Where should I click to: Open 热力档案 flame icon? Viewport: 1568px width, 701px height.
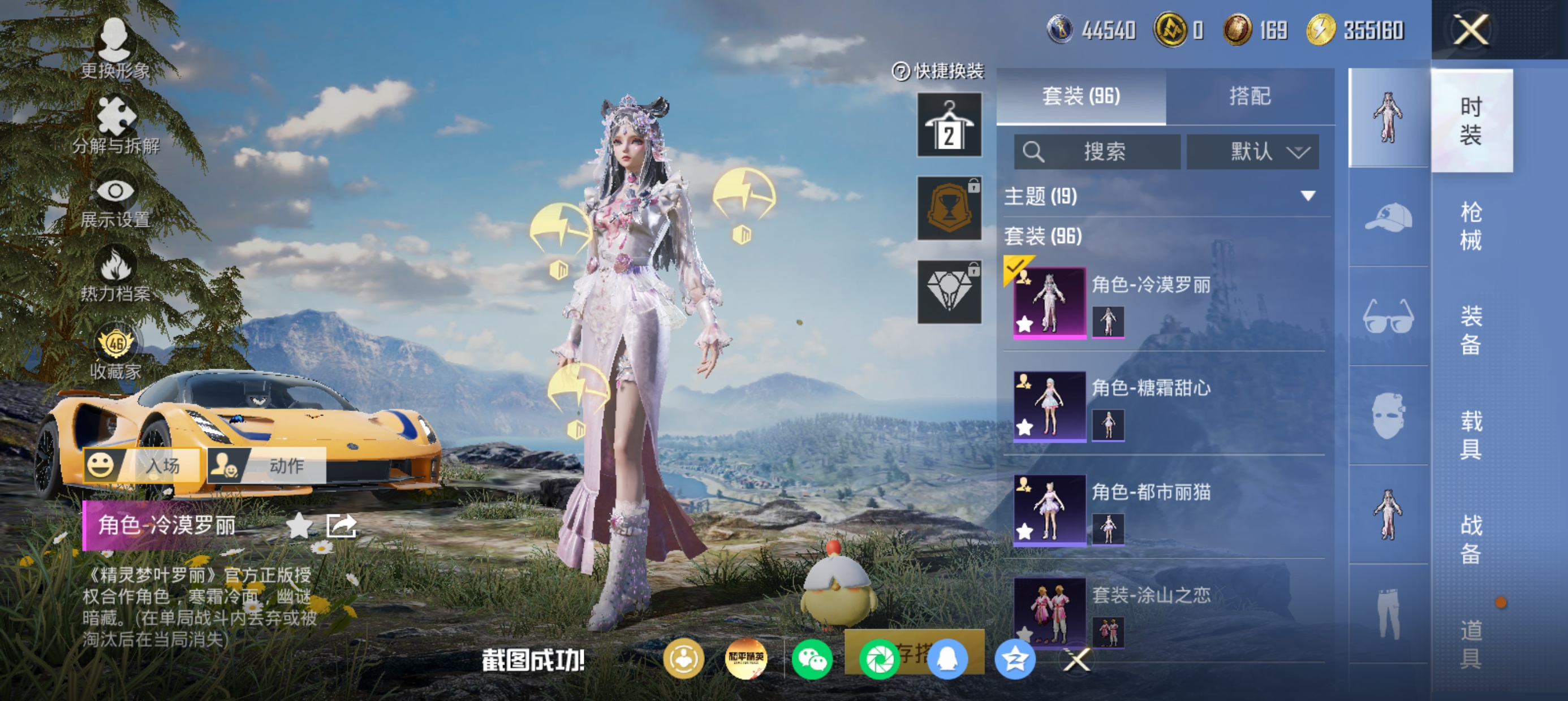coord(115,274)
